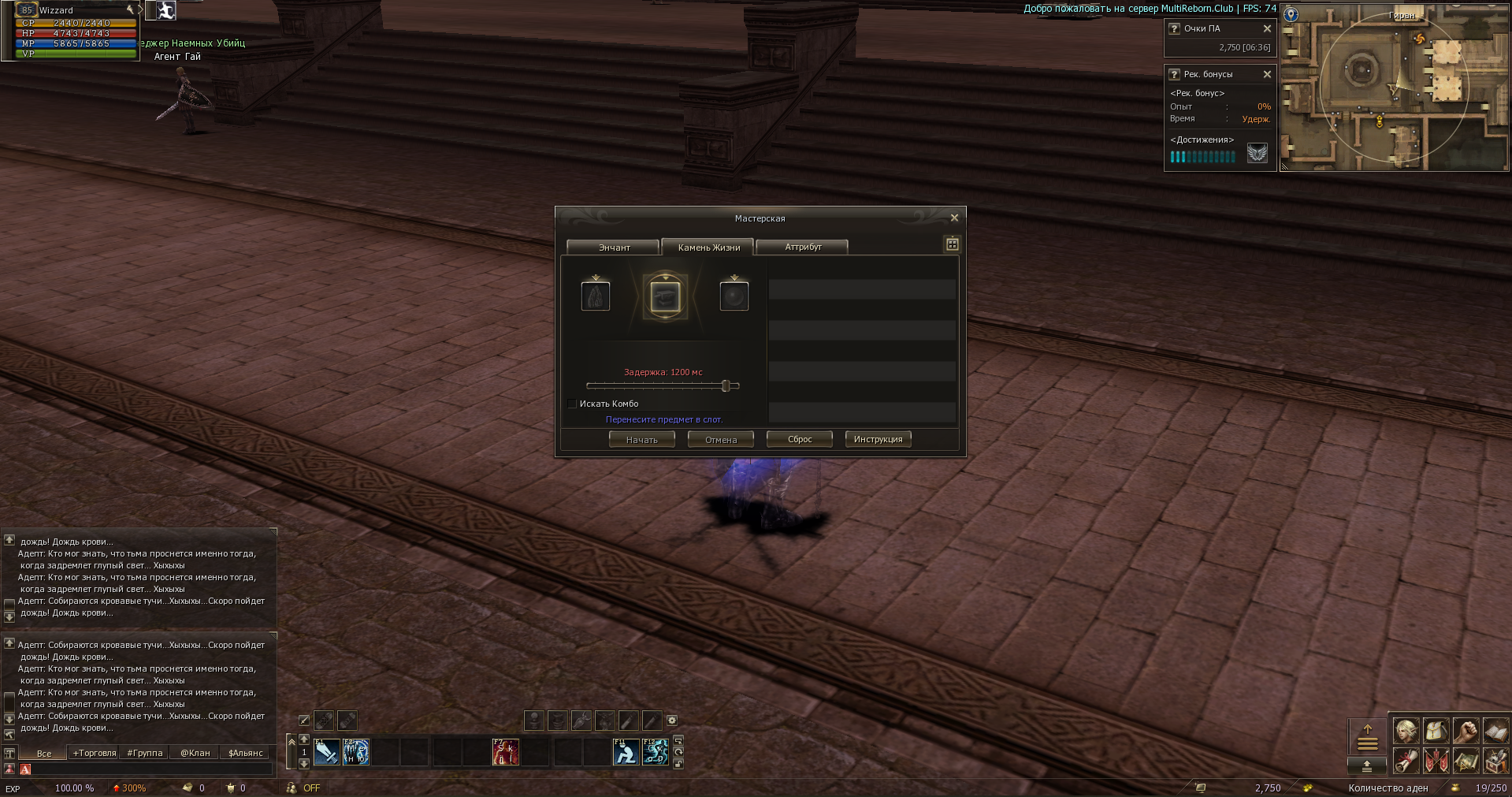Select the central anvil item slot
Image resolution: width=1512 pixels, height=797 pixels.
665,296
